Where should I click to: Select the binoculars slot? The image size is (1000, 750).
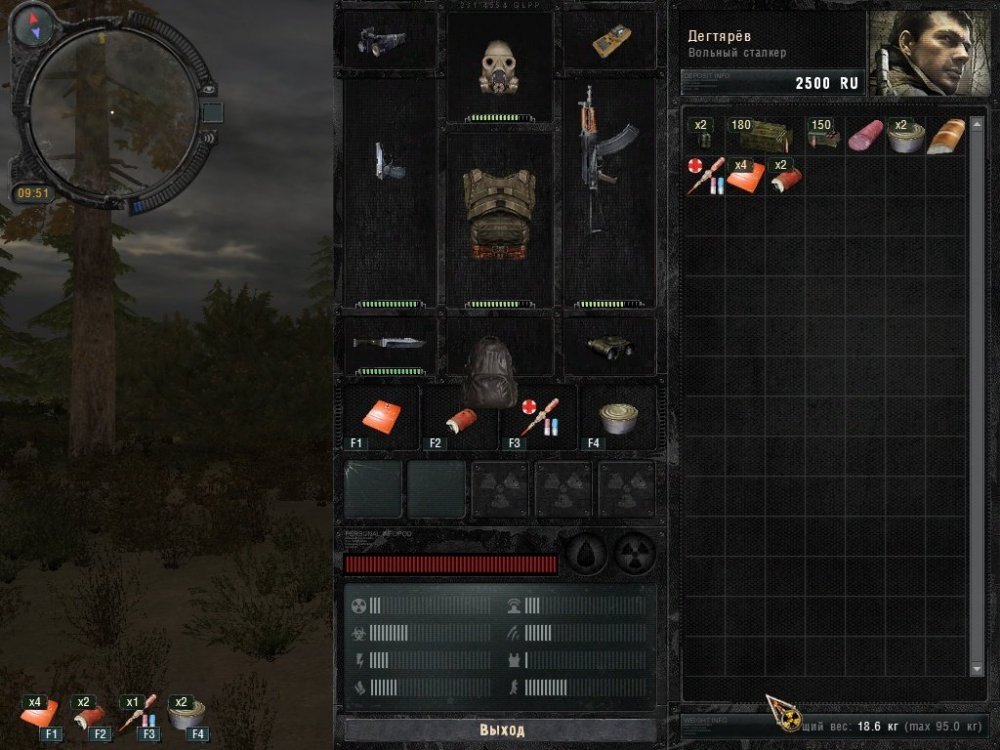pos(609,345)
